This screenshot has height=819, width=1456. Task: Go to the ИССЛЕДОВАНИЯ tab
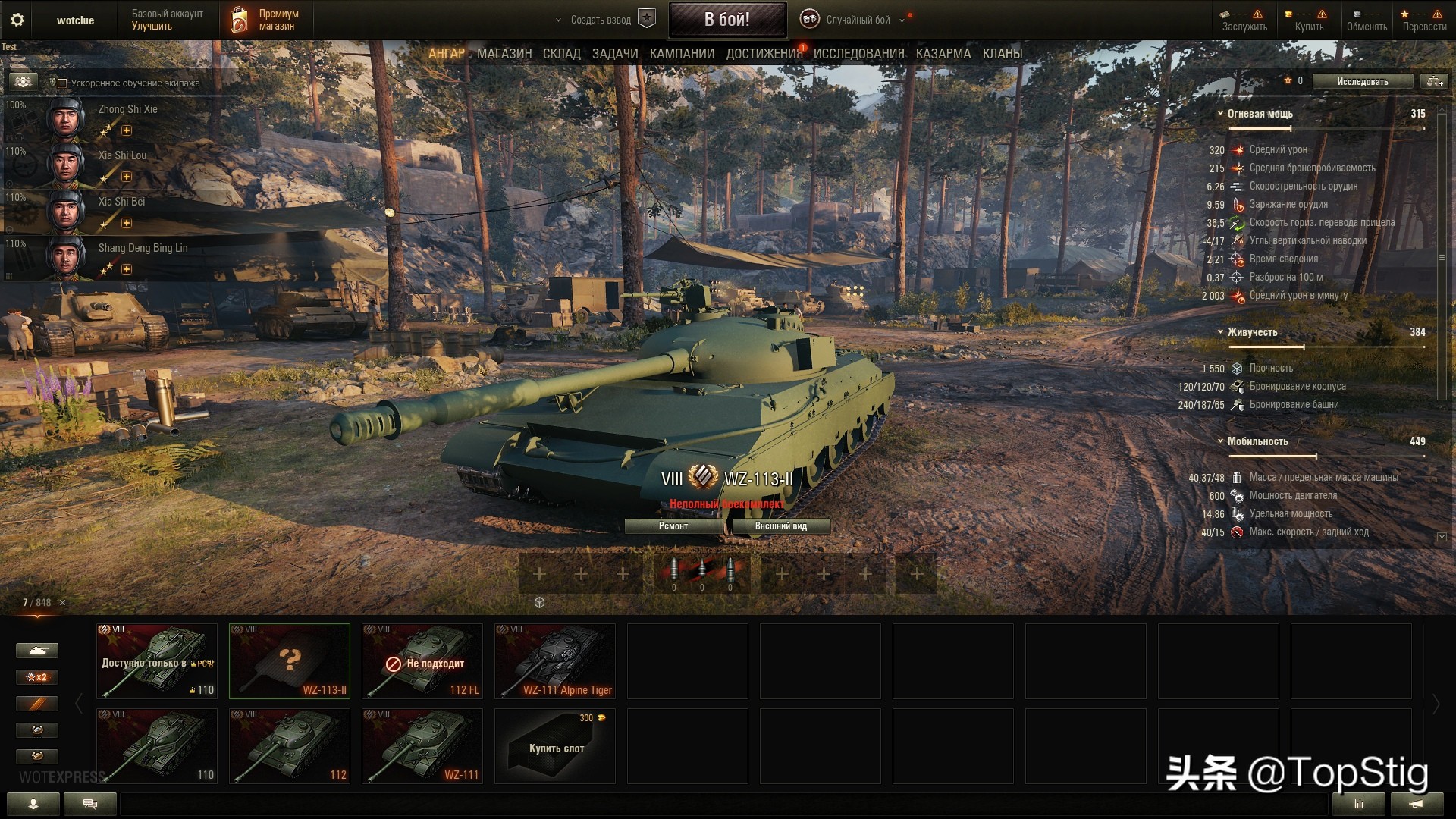point(858,54)
